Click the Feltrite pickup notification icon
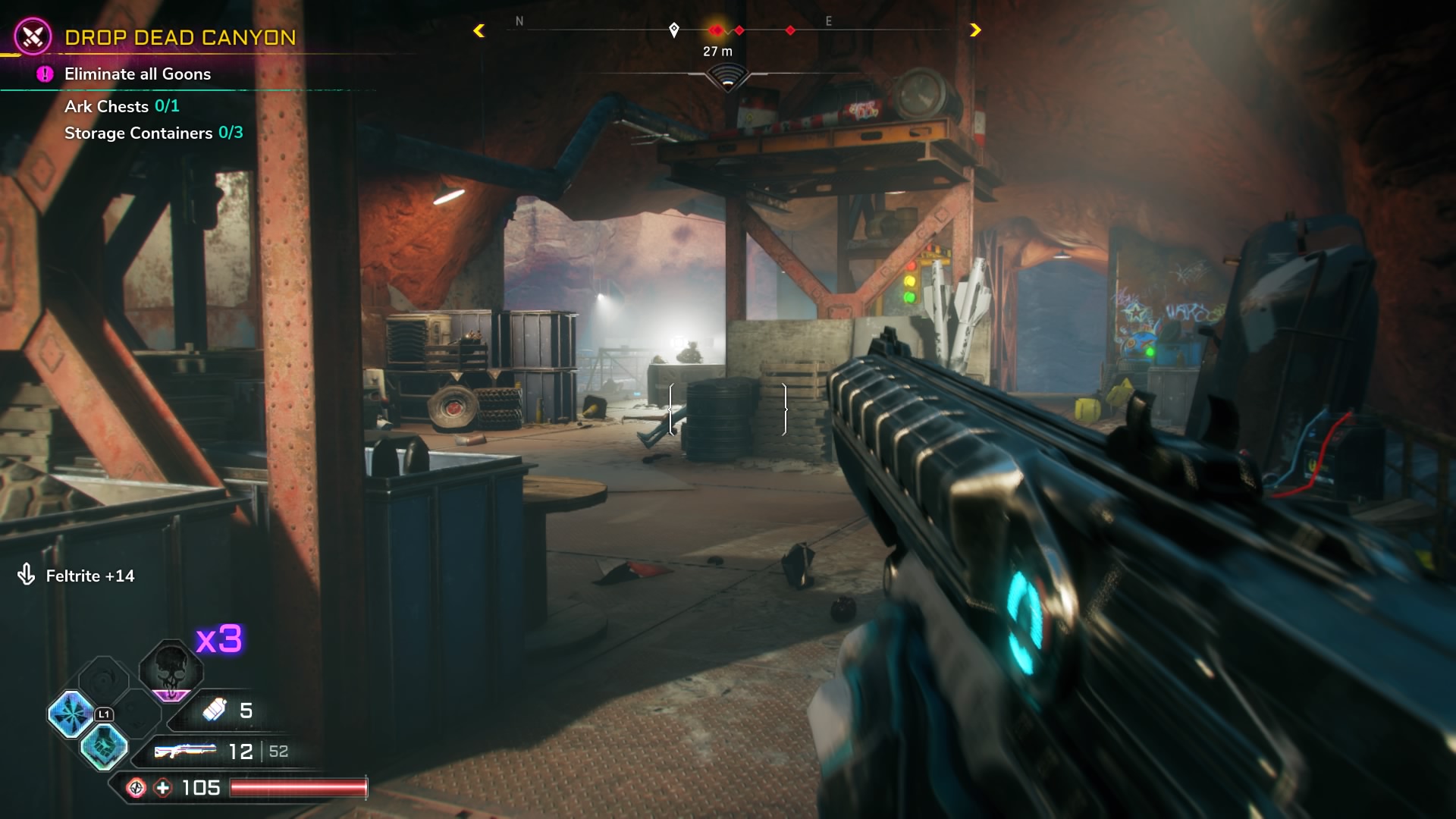 [27, 575]
